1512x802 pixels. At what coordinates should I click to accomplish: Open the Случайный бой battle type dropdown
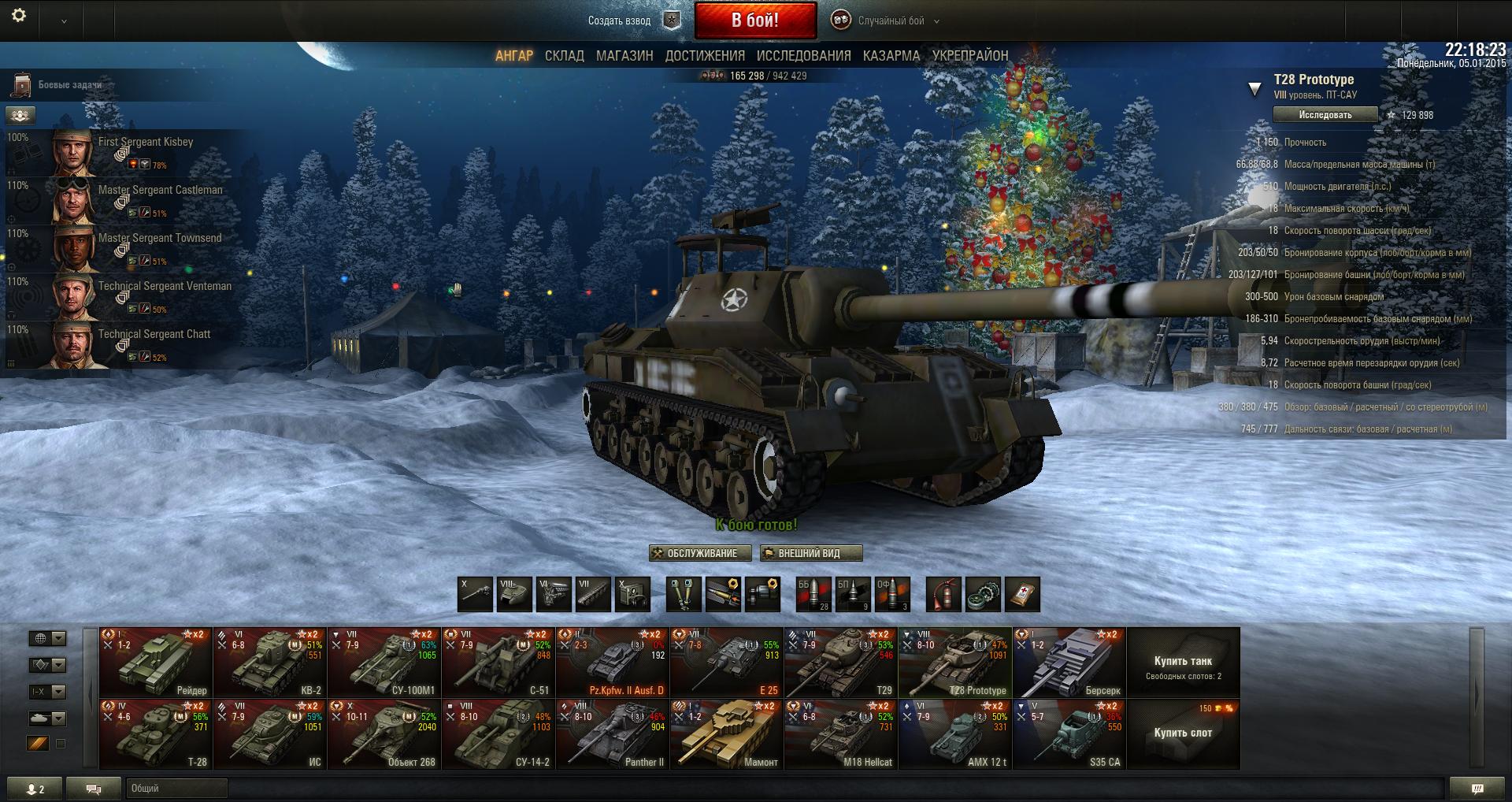891,21
